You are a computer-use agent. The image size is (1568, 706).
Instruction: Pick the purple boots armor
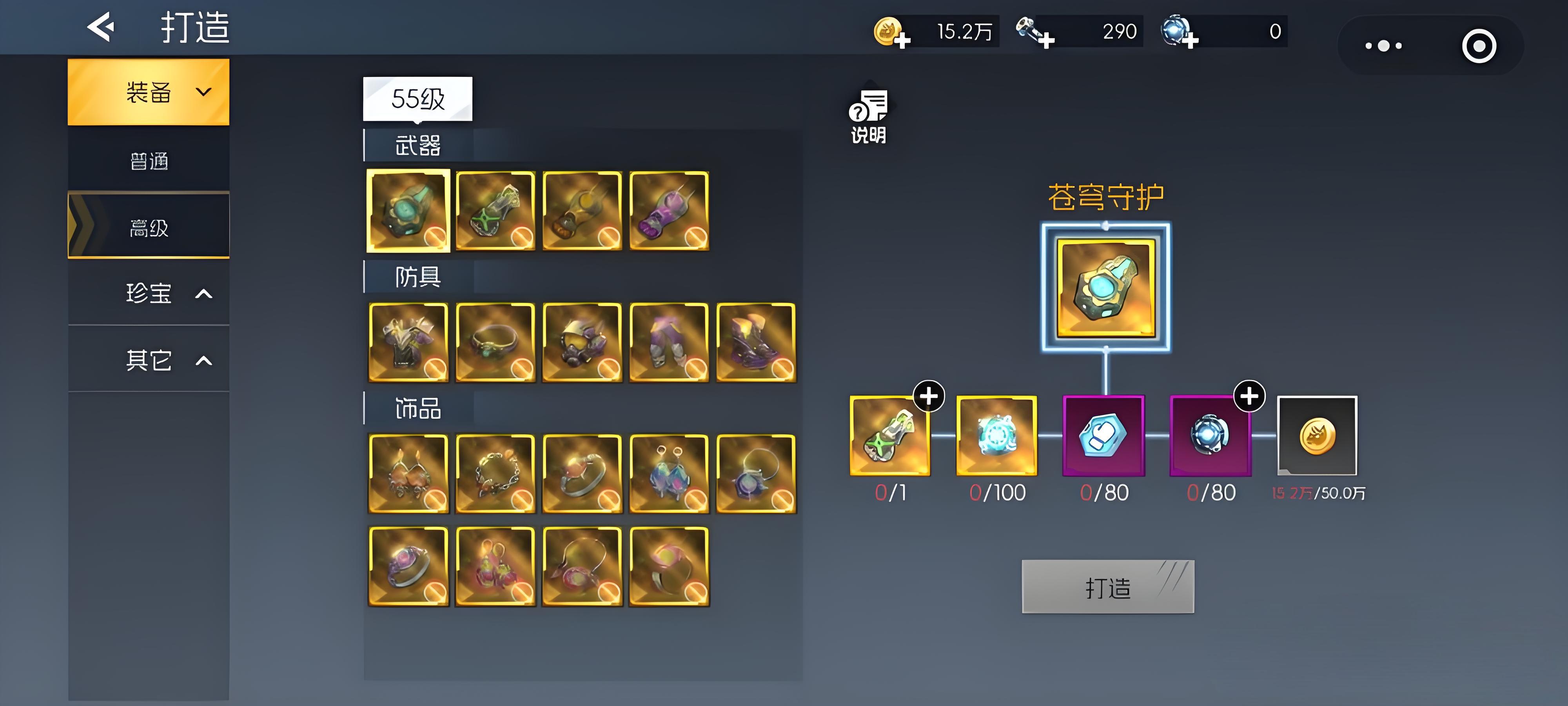click(756, 342)
